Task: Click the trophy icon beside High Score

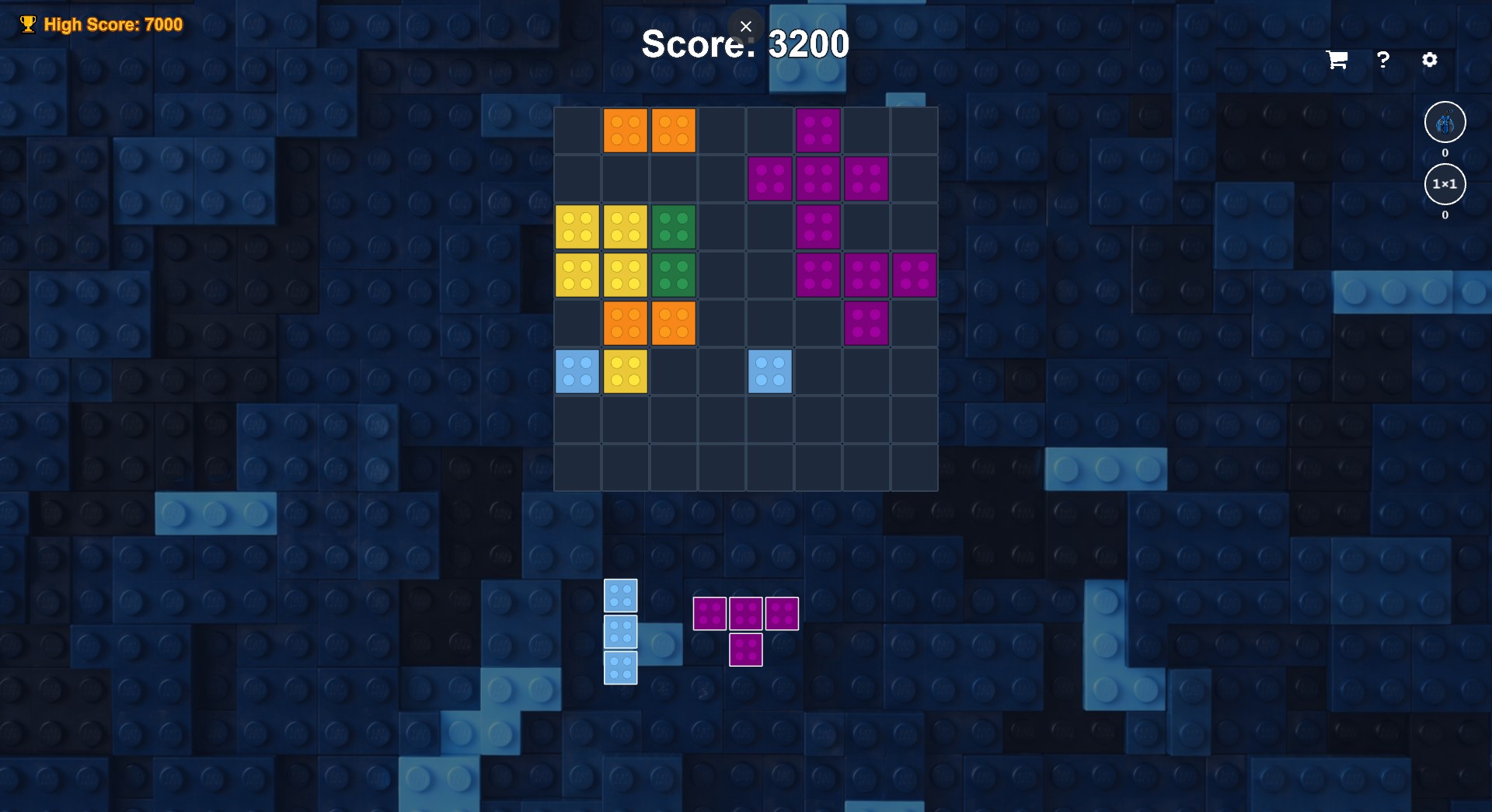Action: pyautogui.click(x=28, y=23)
